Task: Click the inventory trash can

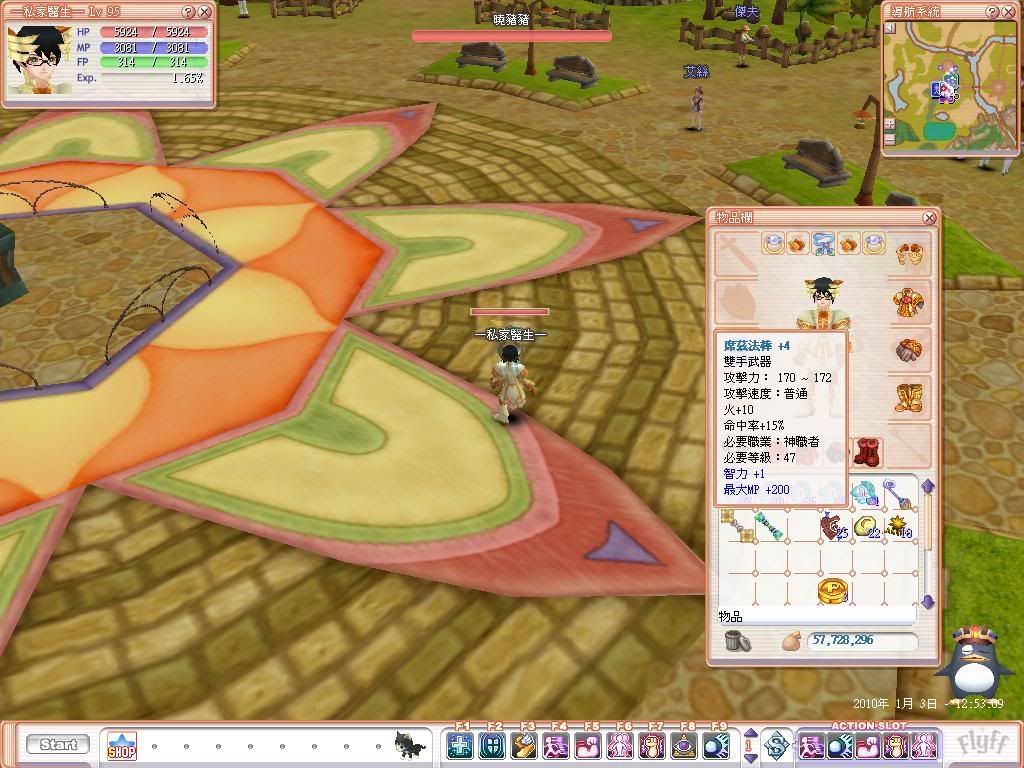Action: pyautogui.click(x=738, y=641)
